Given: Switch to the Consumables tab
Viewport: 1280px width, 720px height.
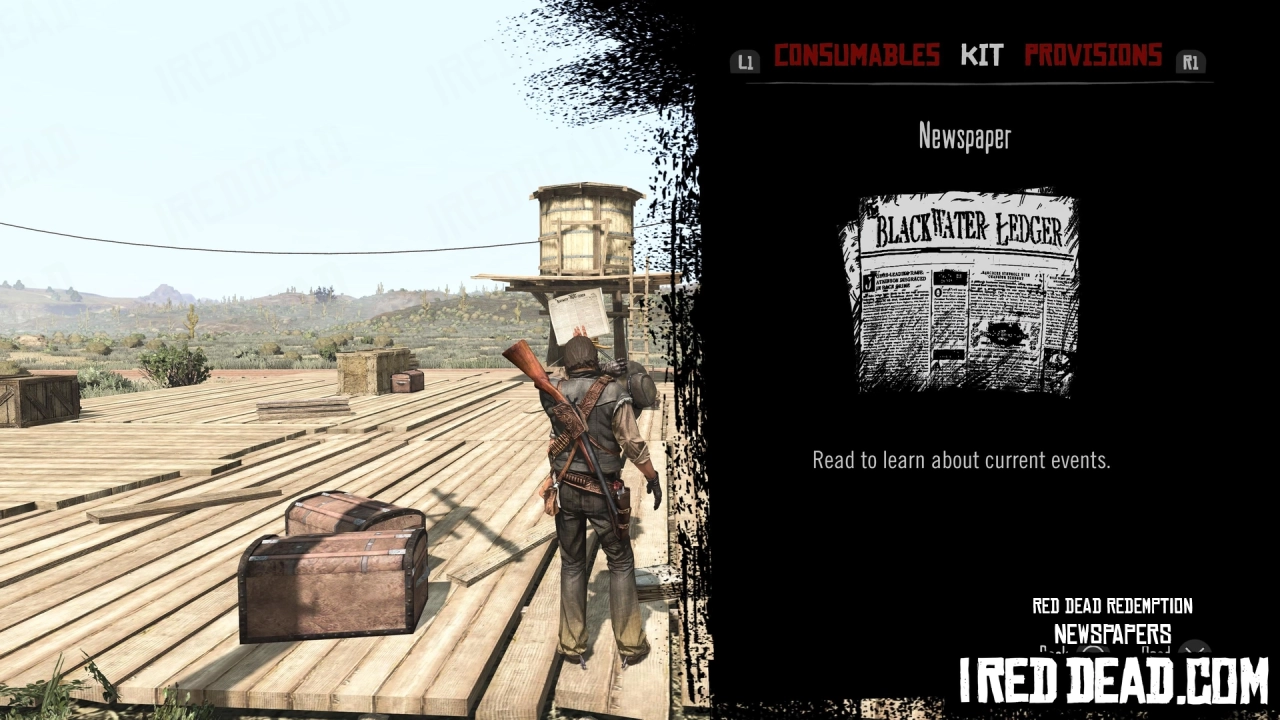Looking at the screenshot, I should tap(857, 56).
